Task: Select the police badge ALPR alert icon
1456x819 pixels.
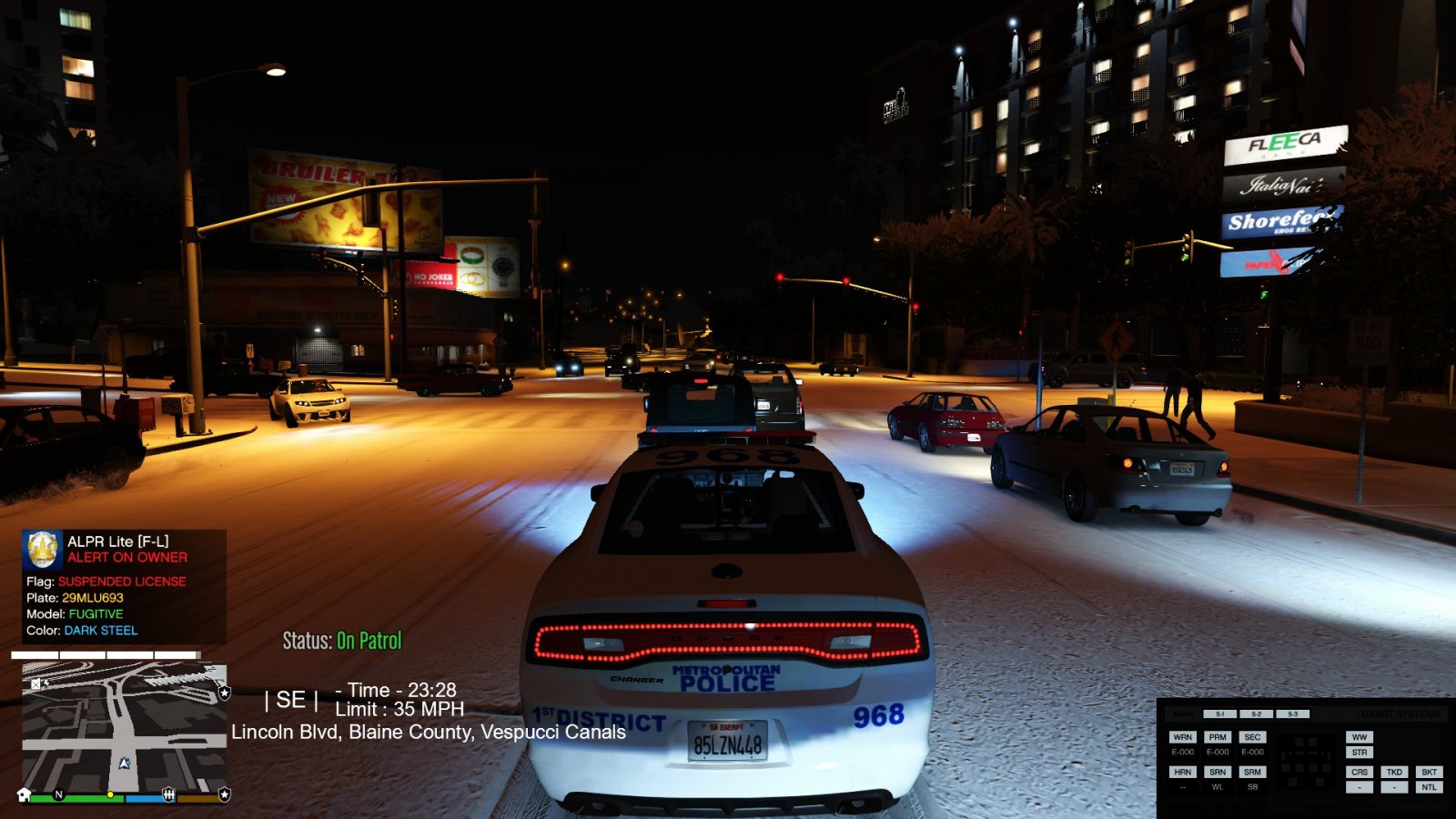Action: point(43,549)
